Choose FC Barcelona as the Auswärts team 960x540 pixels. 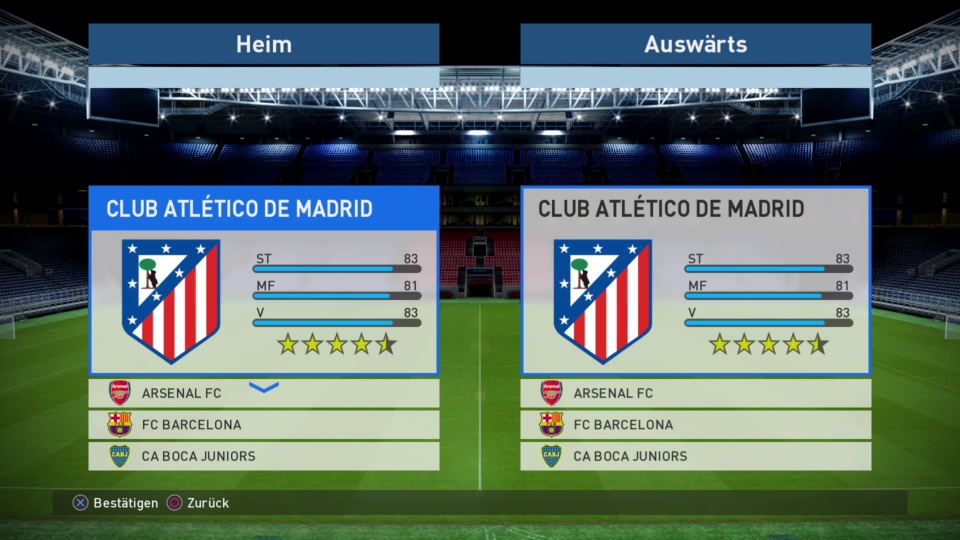click(x=696, y=425)
